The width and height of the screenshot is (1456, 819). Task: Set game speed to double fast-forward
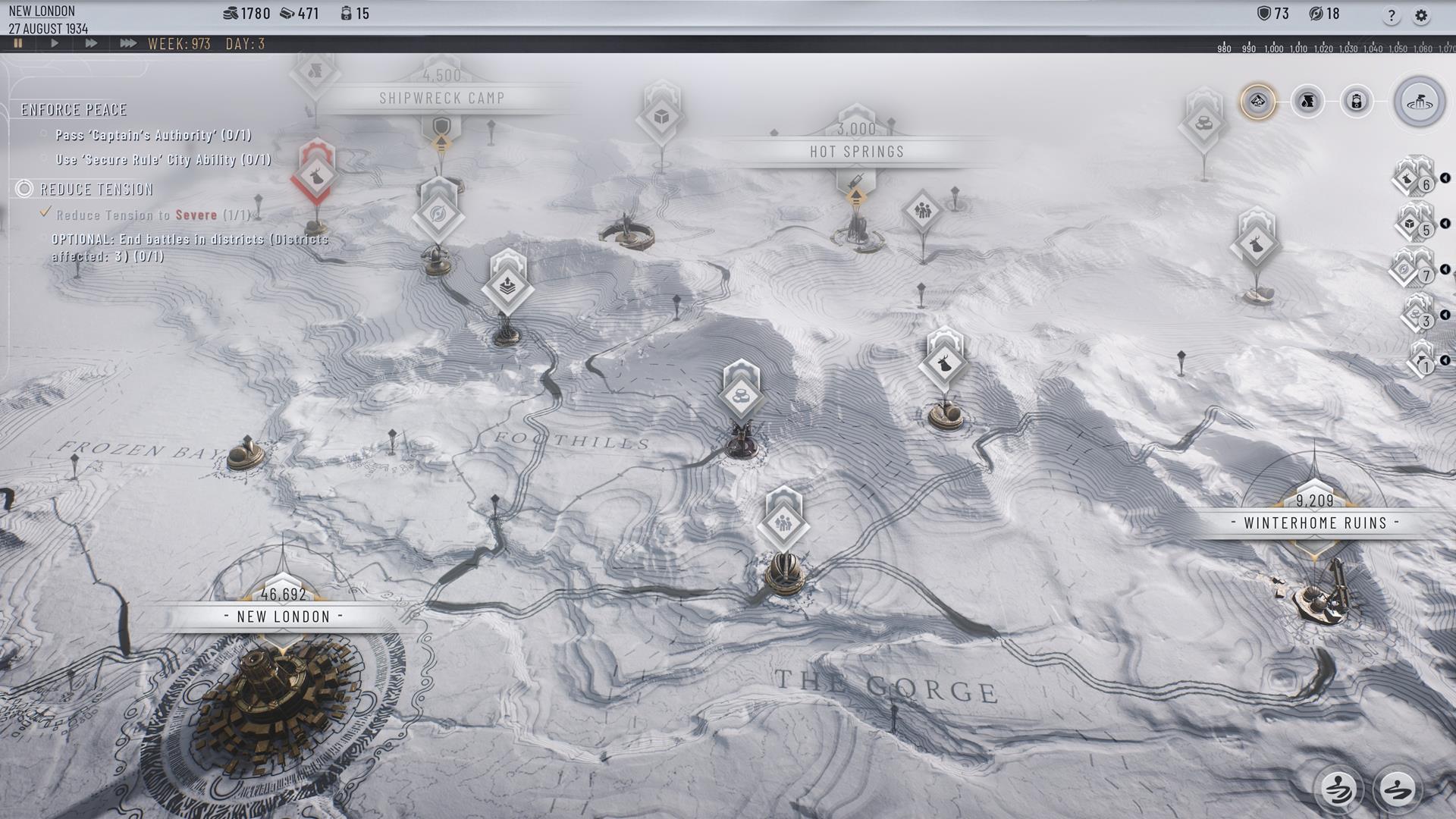91,44
